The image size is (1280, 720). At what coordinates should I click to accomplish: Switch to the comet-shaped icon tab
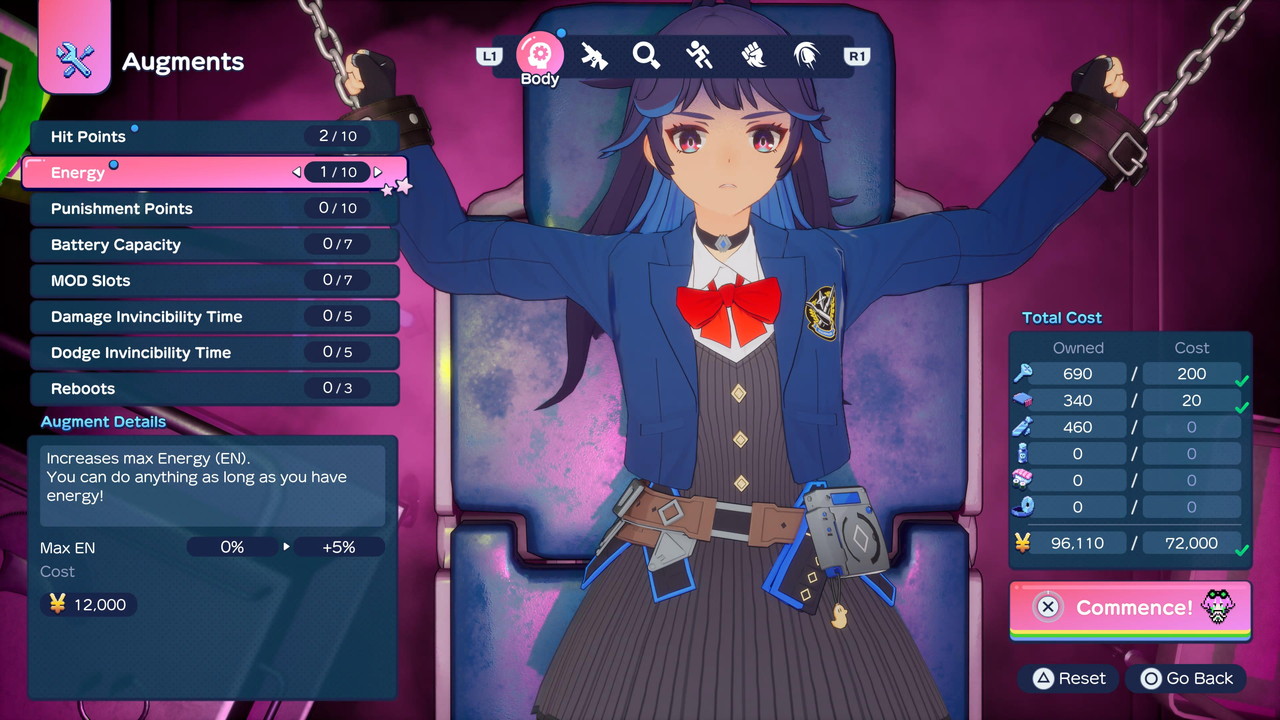pos(806,56)
